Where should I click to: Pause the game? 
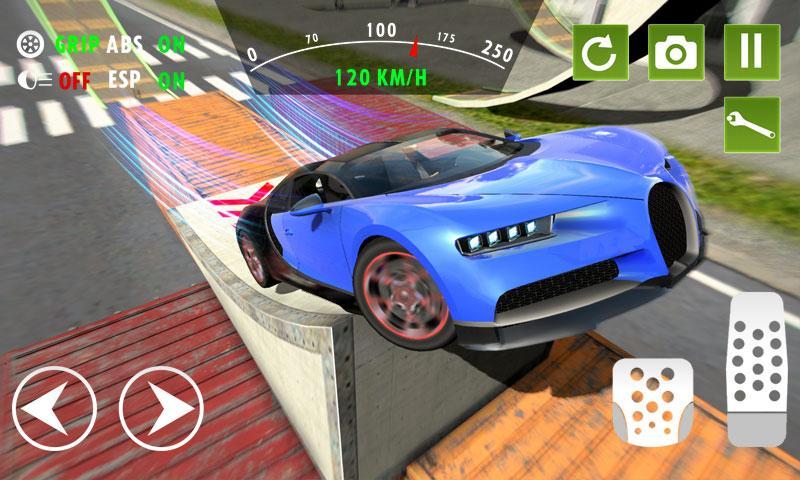coord(752,52)
